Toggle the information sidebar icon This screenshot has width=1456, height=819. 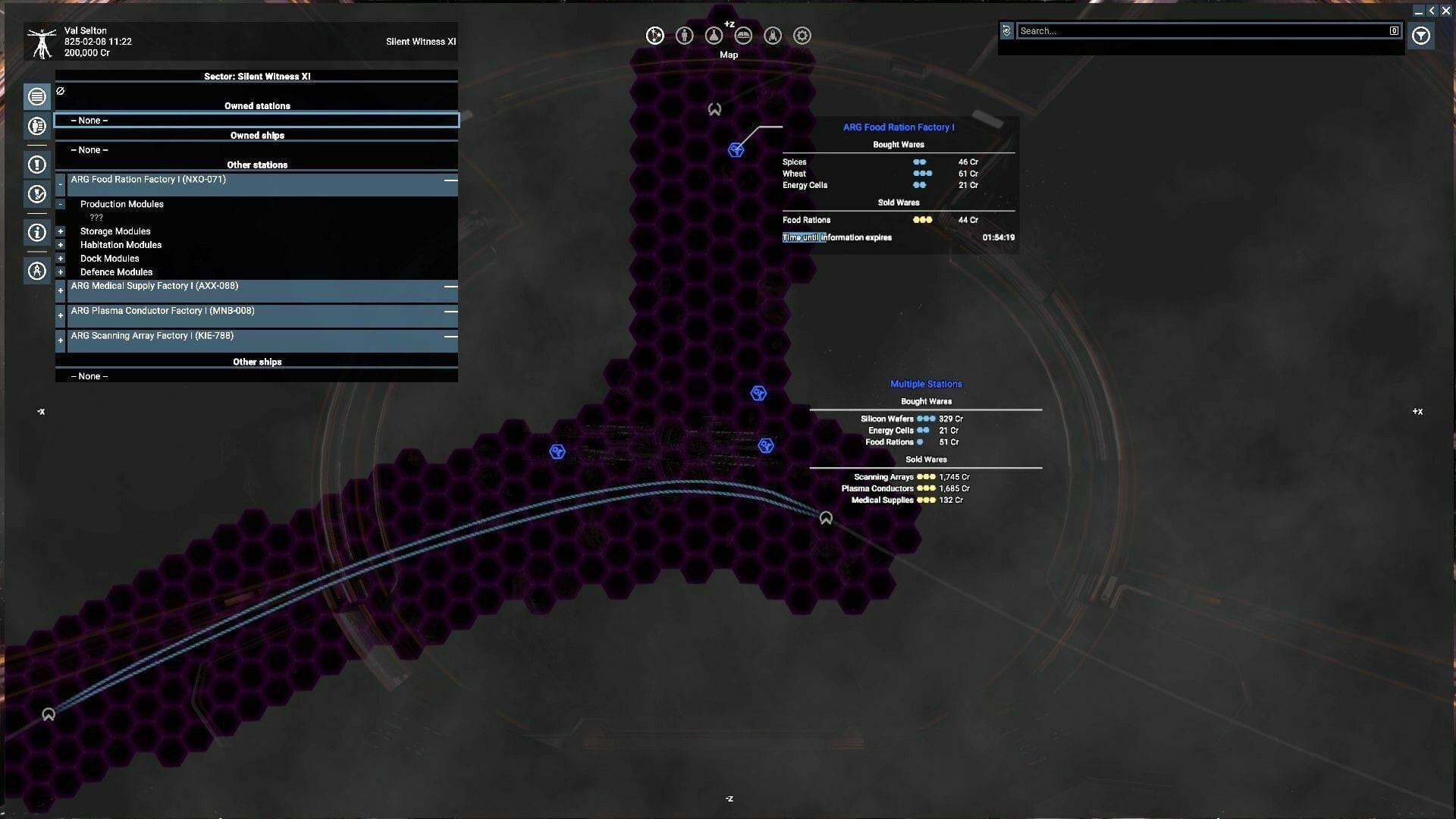pyautogui.click(x=36, y=232)
